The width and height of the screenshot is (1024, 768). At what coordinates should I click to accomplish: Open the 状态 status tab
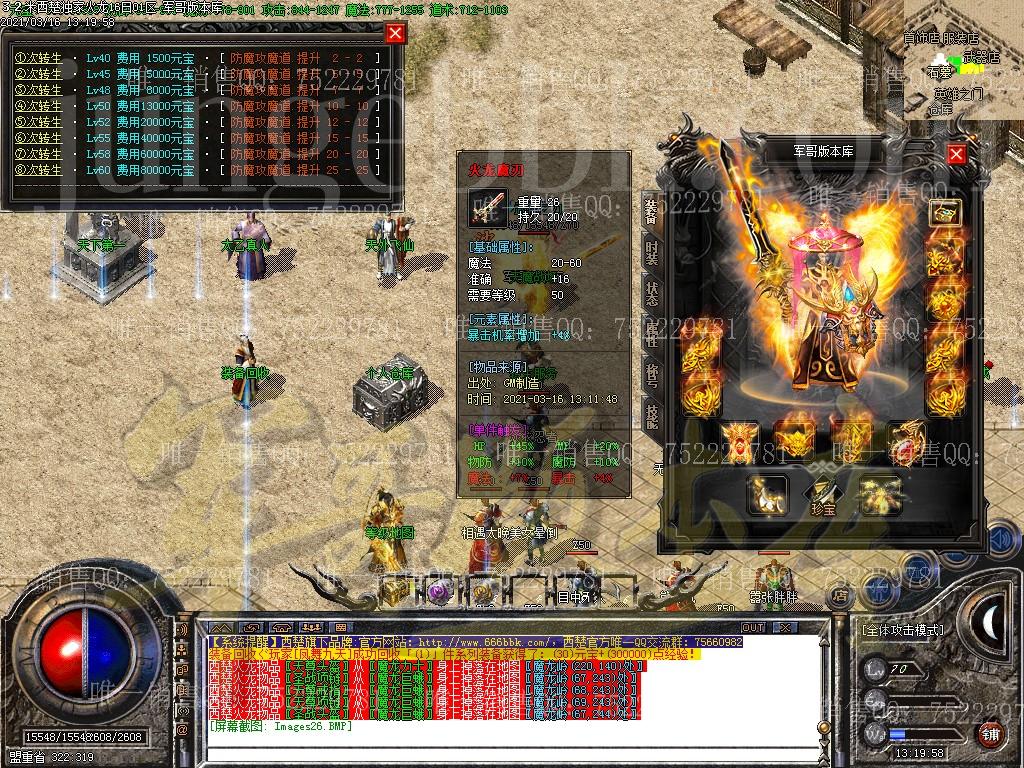(651, 293)
